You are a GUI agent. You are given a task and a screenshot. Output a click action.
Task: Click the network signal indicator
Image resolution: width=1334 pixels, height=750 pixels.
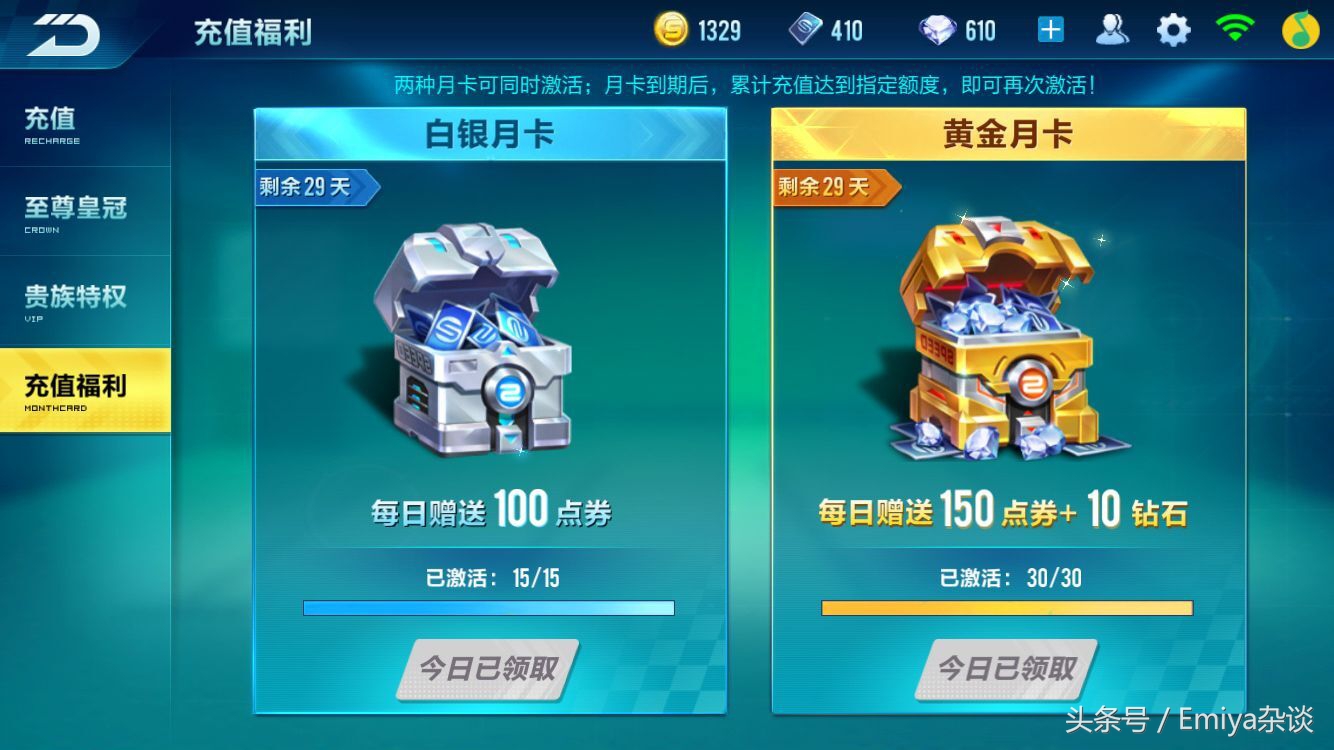coord(1236,29)
